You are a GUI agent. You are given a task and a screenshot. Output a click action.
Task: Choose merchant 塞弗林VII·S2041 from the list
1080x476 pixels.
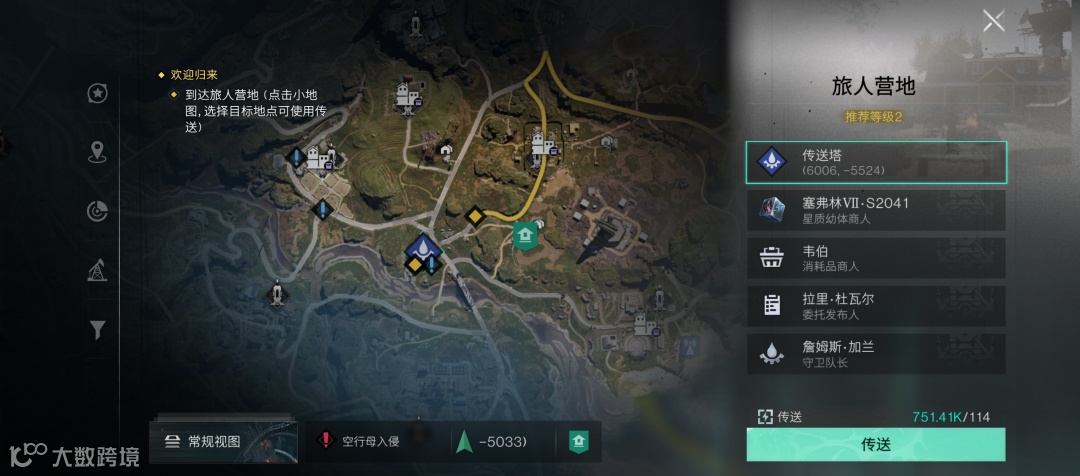coord(876,210)
